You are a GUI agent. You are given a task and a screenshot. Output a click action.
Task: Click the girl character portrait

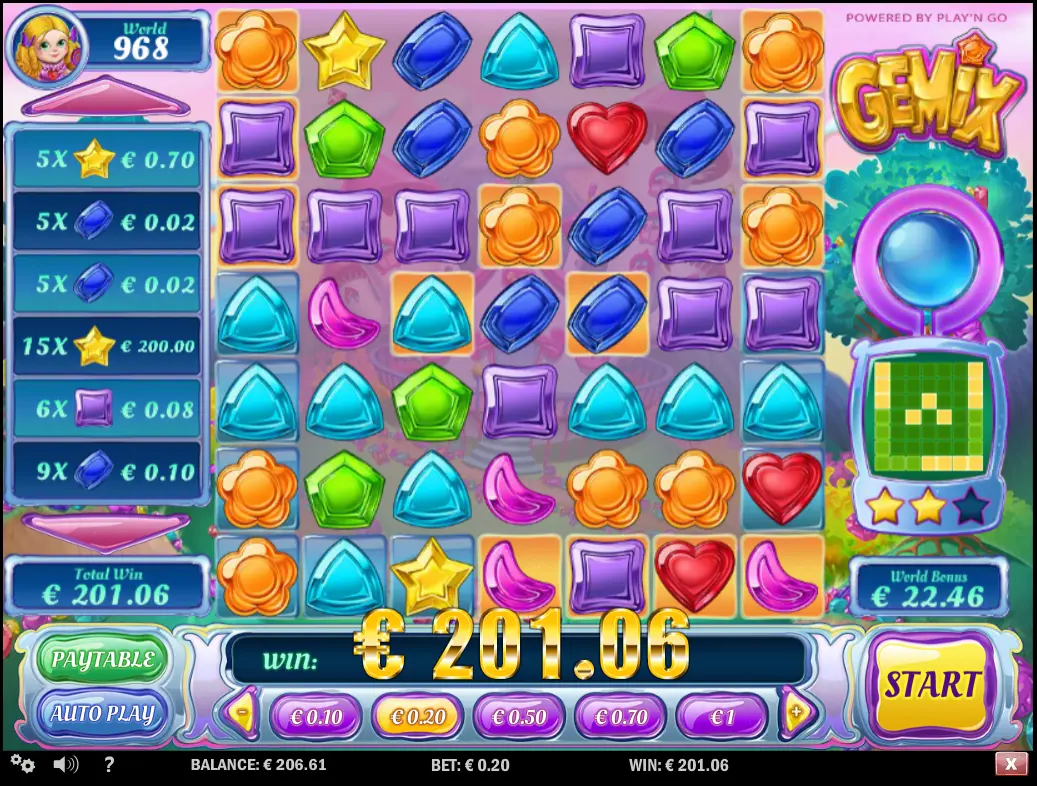click(46, 45)
